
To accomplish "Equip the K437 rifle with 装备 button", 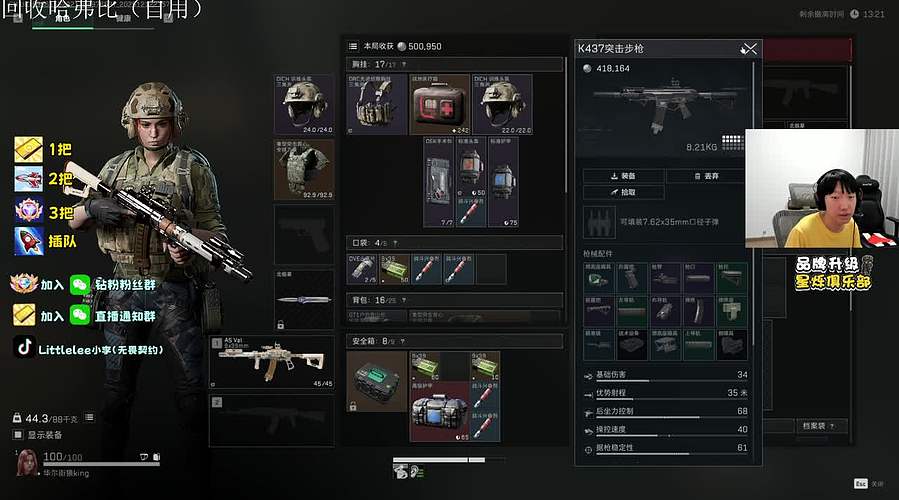I will [x=623, y=175].
